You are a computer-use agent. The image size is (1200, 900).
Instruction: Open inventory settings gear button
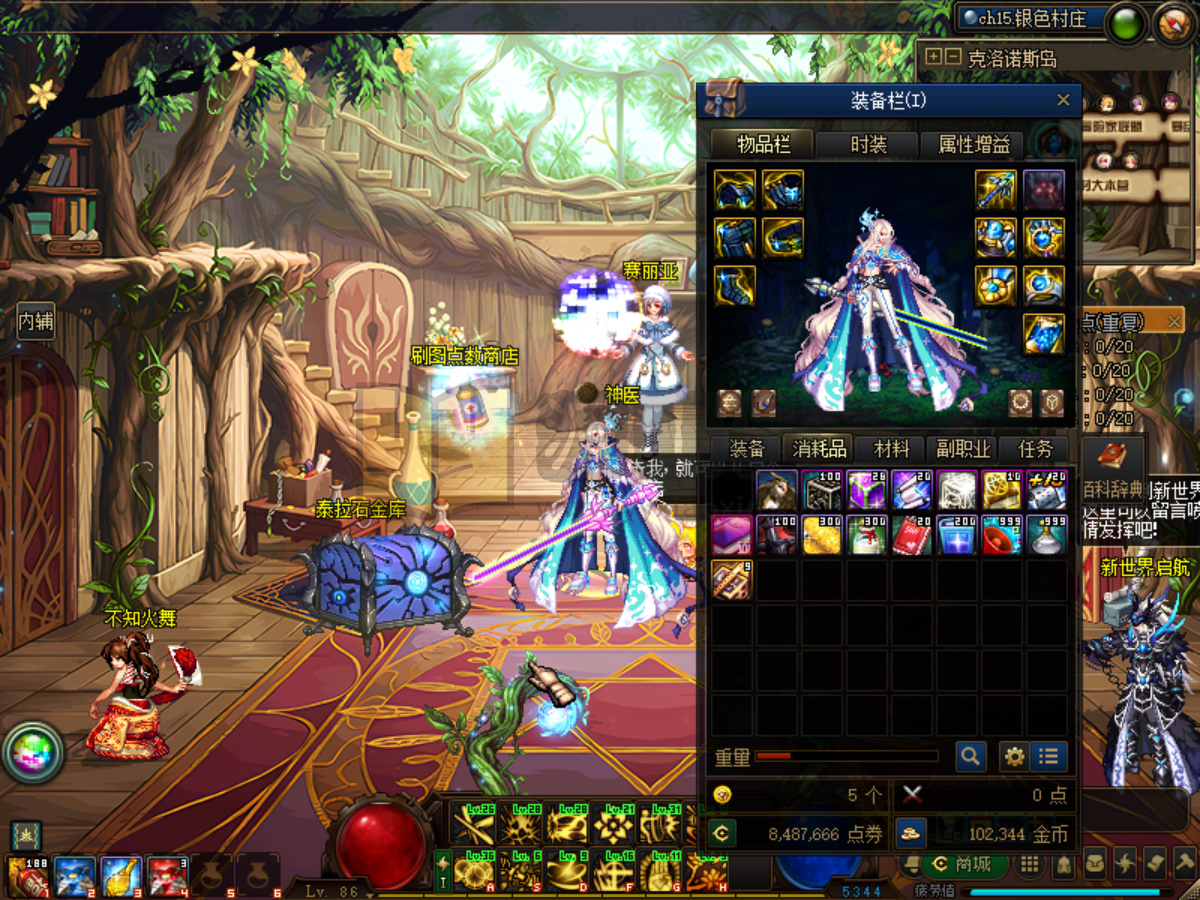coord(1014,757)
